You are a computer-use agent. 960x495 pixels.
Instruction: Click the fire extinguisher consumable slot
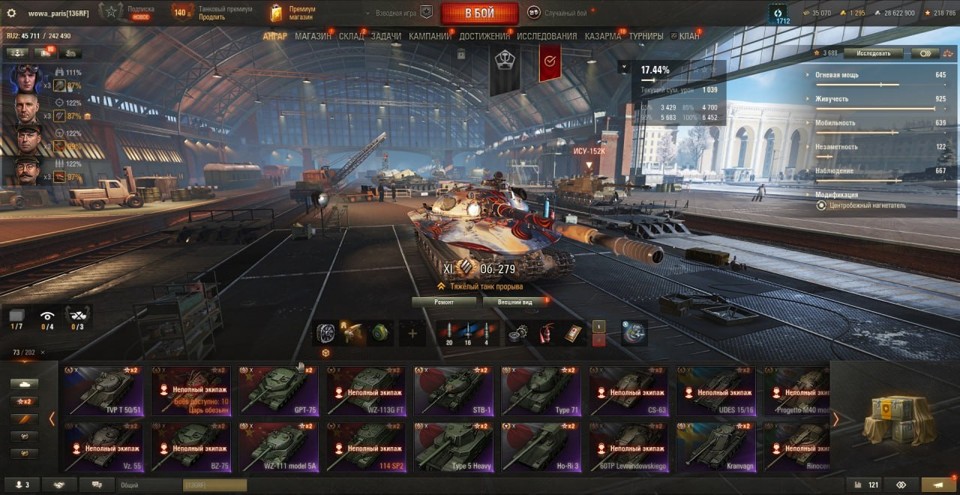pyautogui.click(x=546, y=333)
